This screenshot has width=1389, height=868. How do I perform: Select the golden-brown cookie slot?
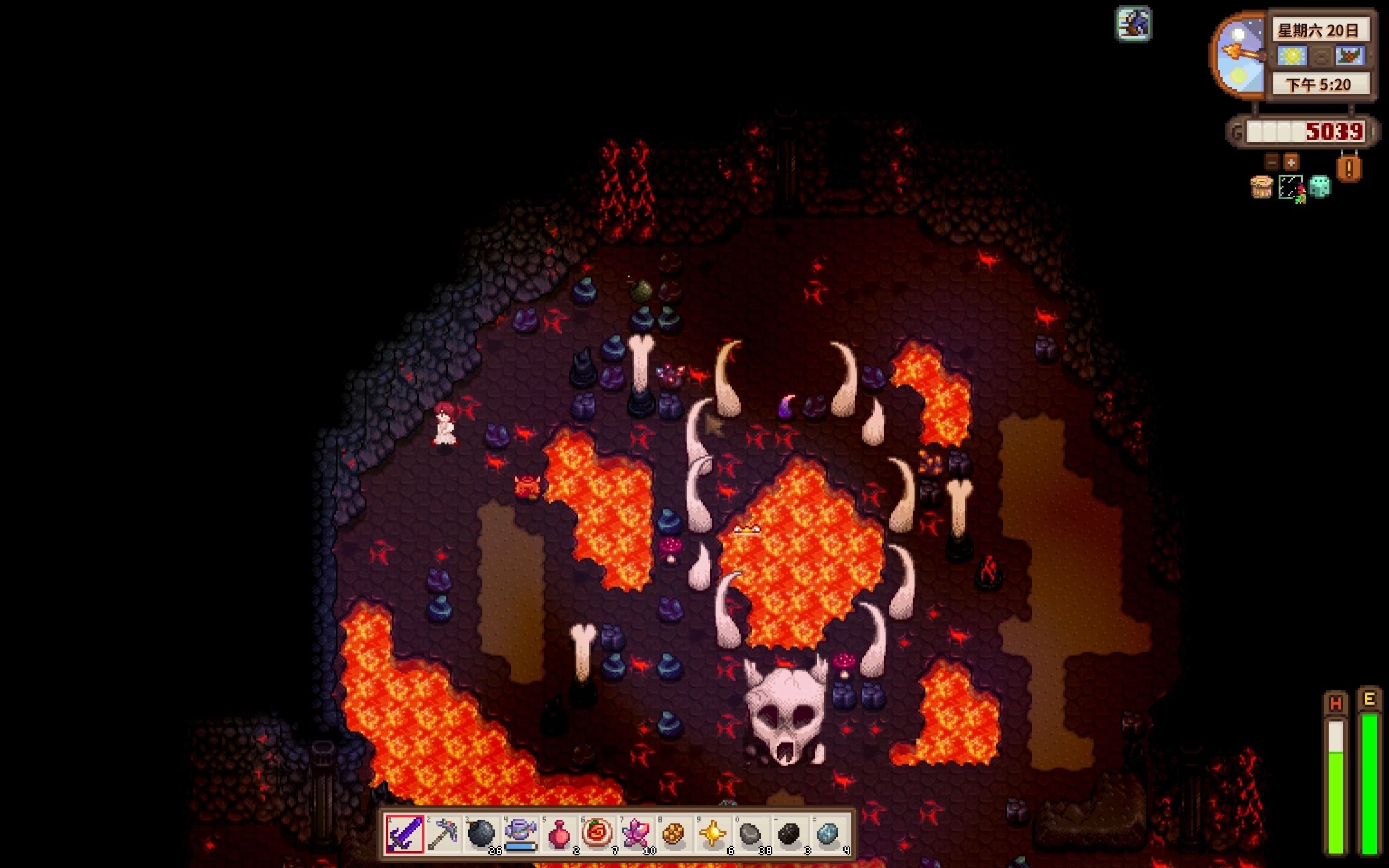point(674,834)
